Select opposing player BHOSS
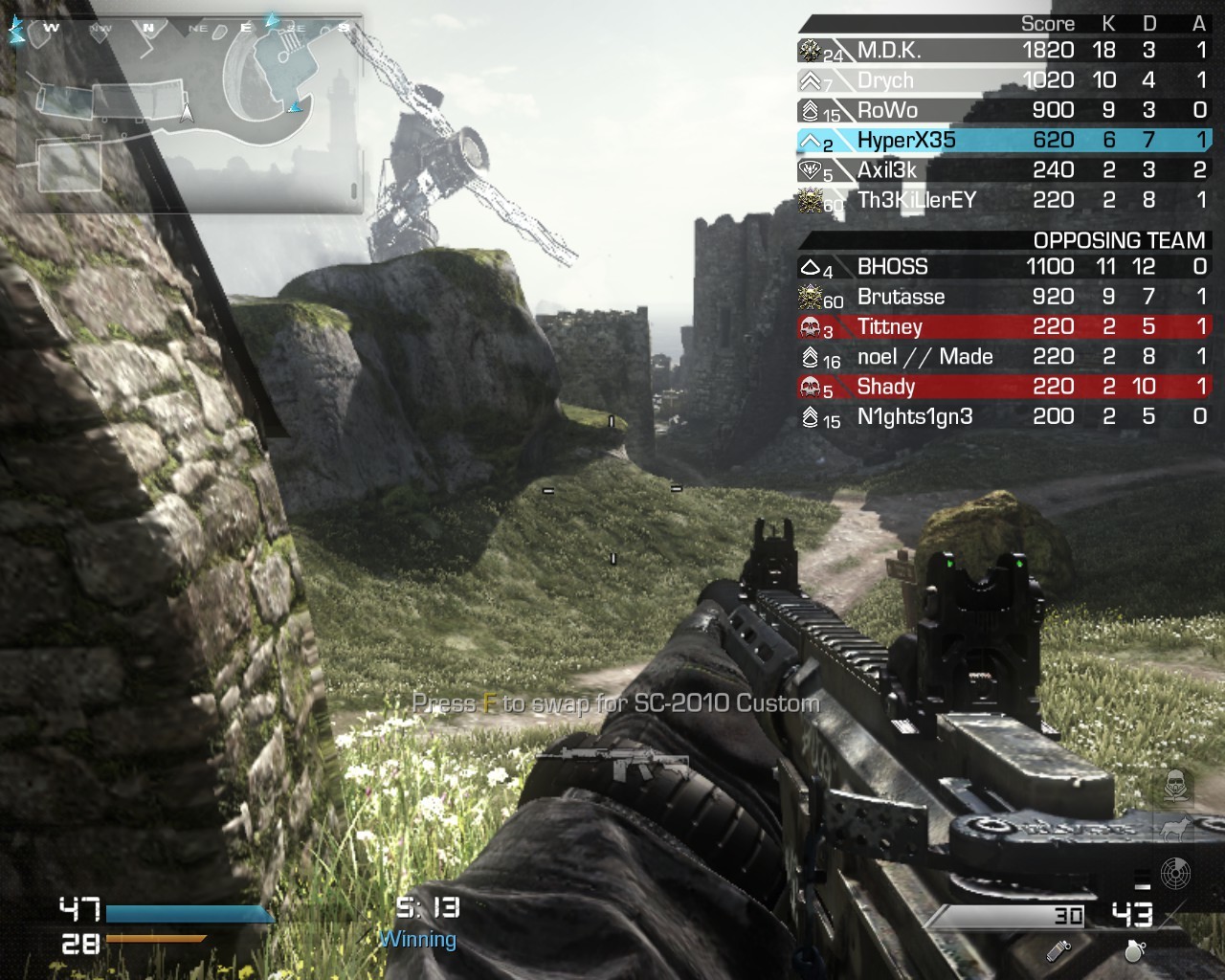Image resolution: width=1225 pixels, height=980 pixels. coord(1004,267)
